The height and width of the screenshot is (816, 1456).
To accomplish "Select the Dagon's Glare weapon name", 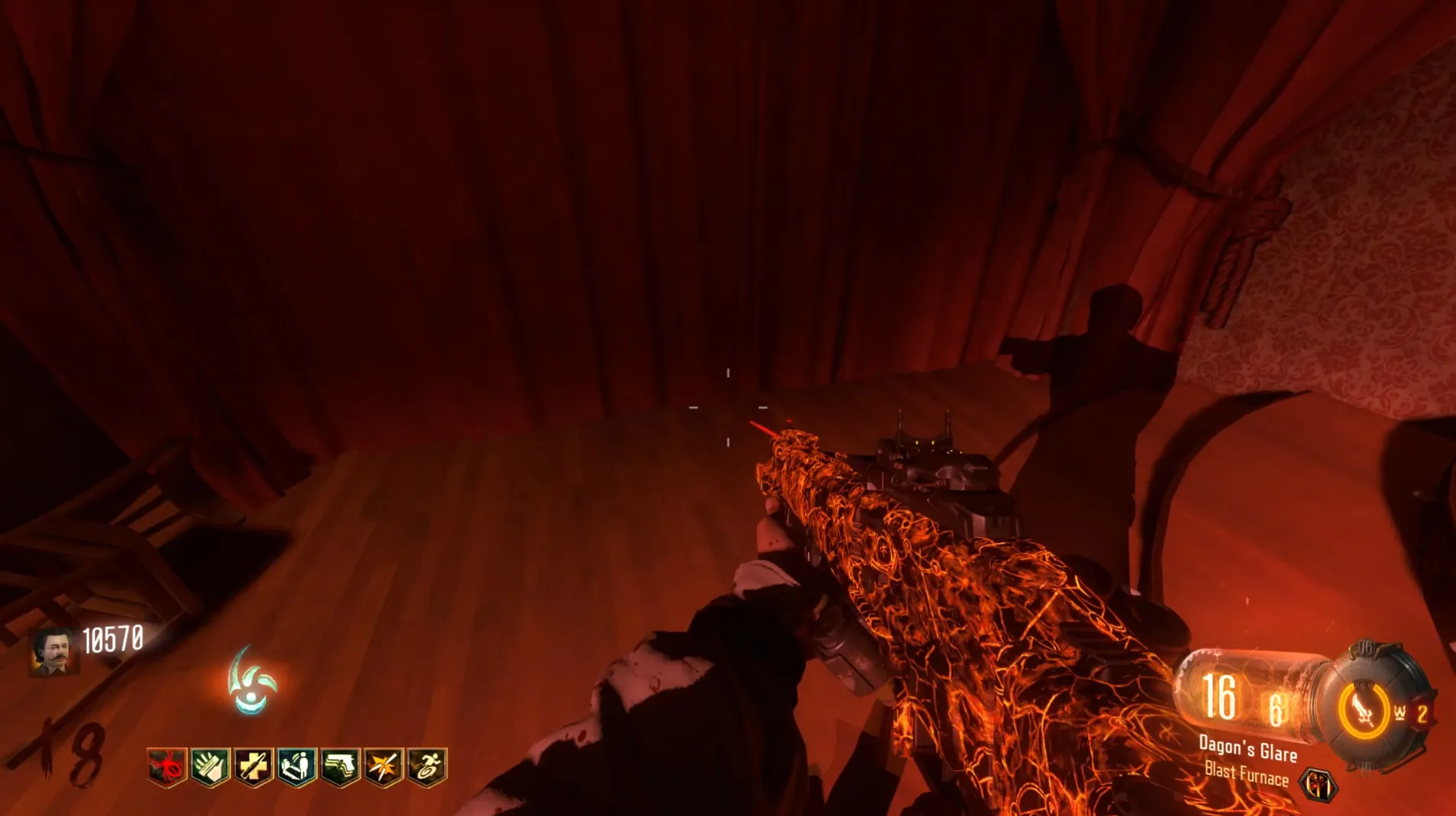I will (x=1248, y=748).
